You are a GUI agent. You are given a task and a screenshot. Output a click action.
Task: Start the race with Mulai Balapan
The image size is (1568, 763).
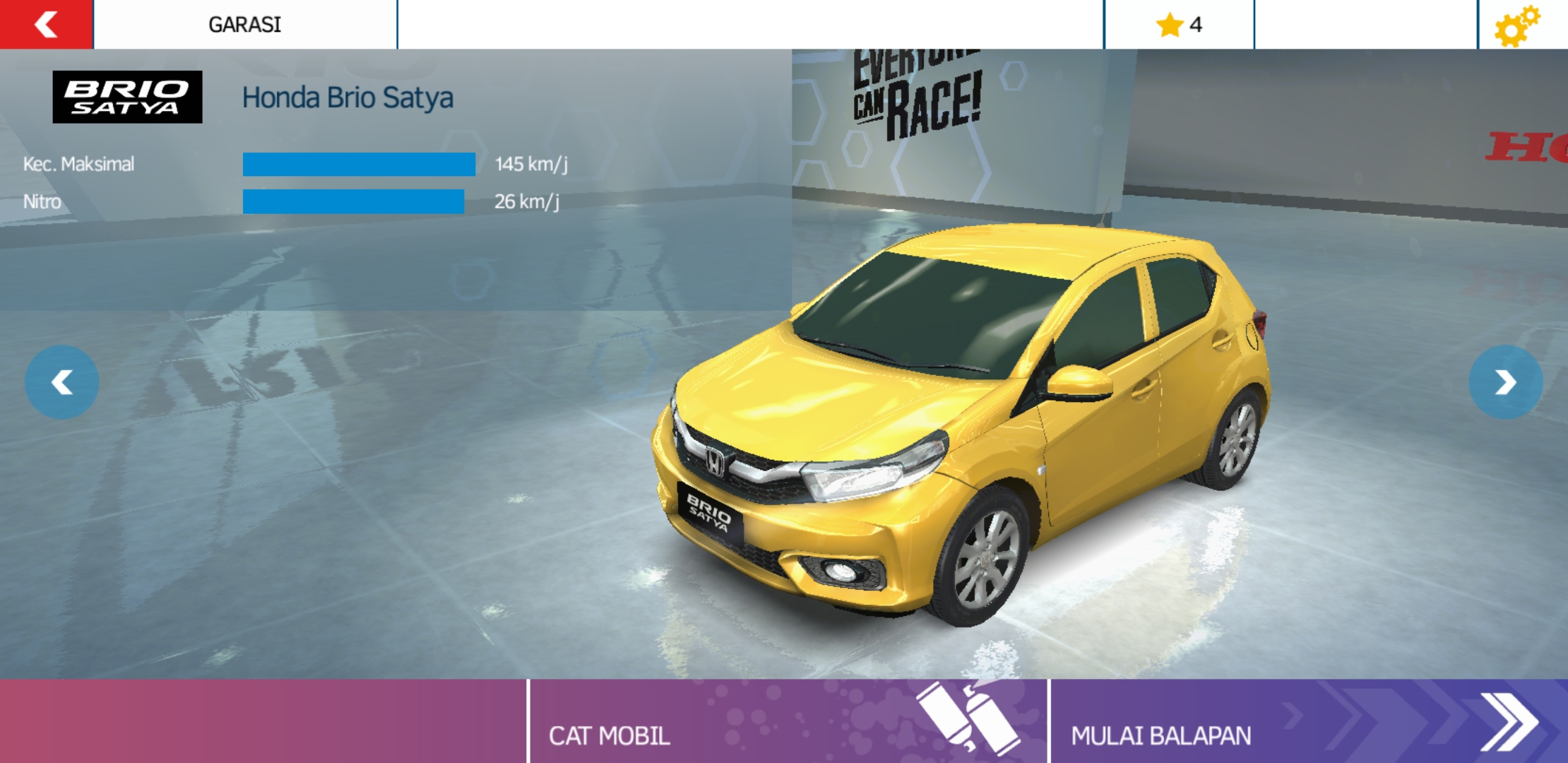click(1308, 722)
